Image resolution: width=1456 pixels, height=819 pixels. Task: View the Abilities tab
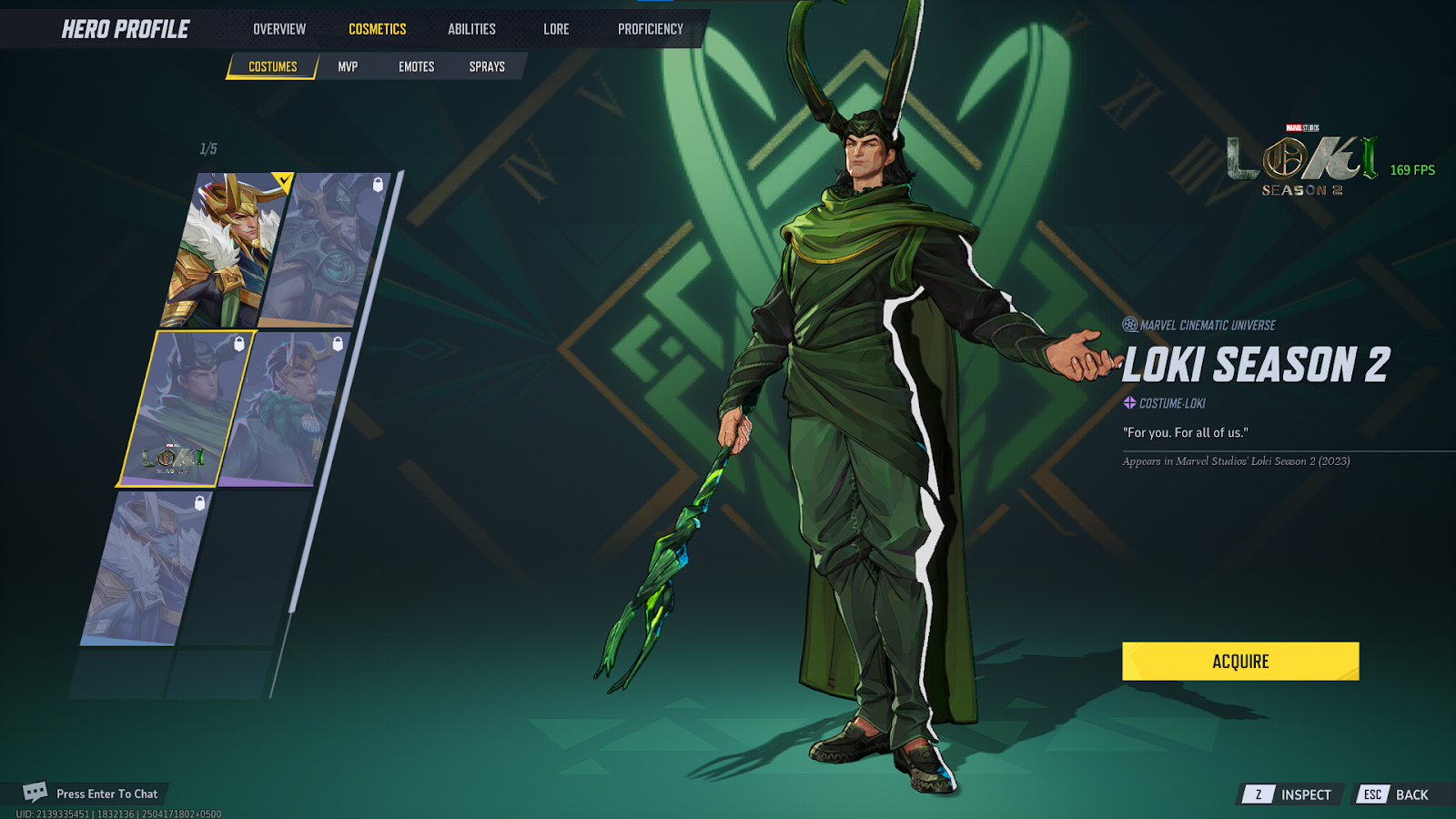click(x=471, y=29)
